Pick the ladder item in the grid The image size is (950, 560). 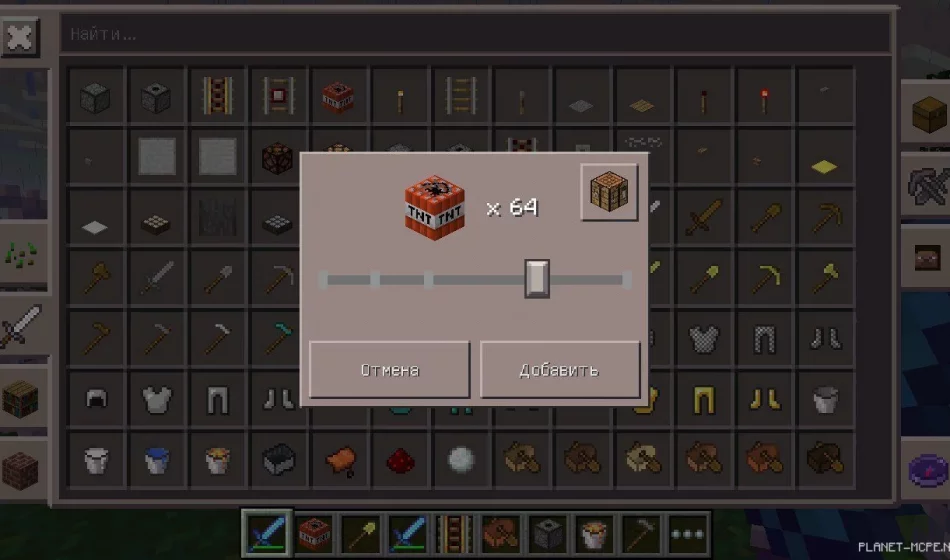[460, 98]
